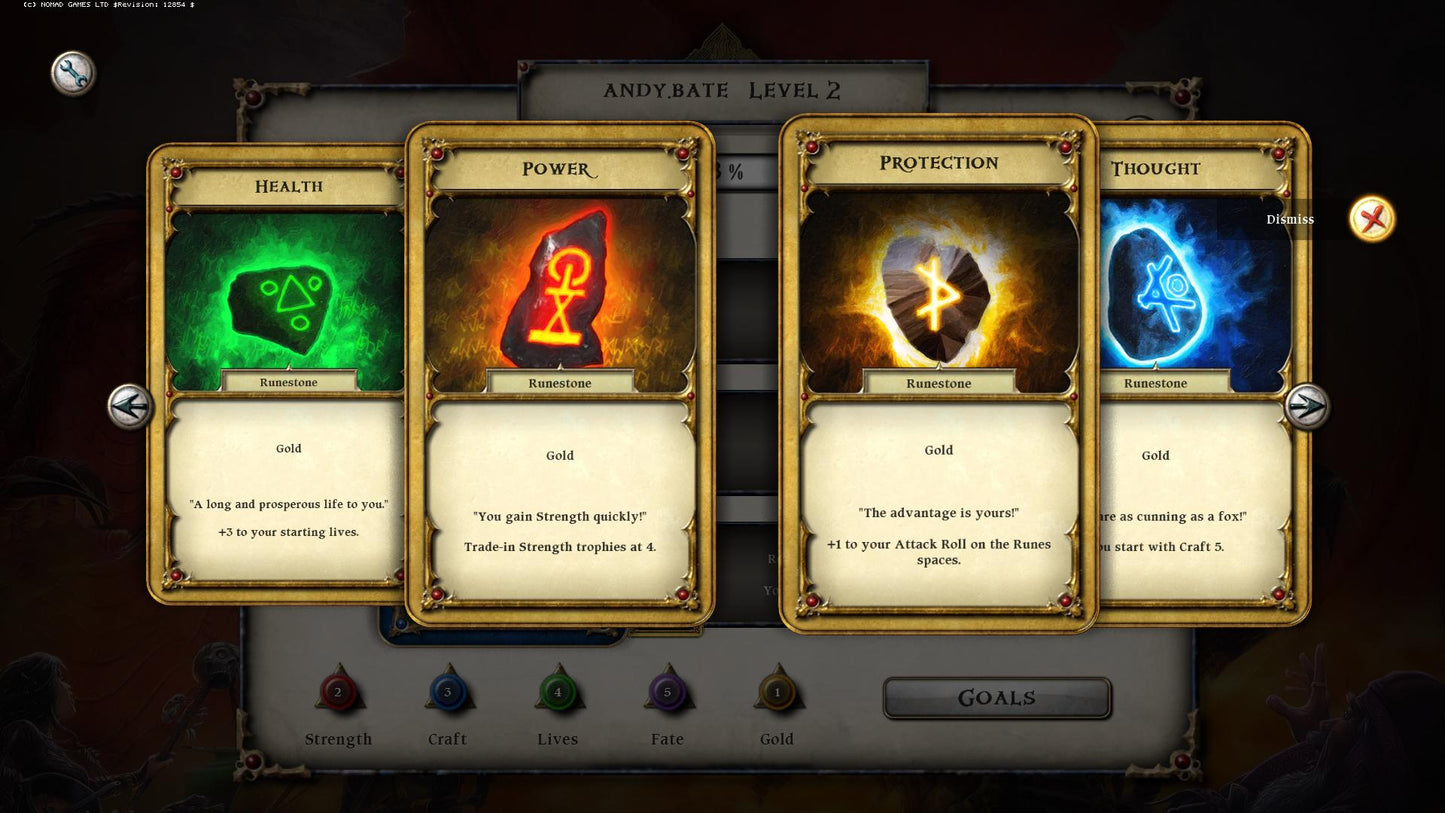Click the Dismiss label to close

[x=1290, y=219]
